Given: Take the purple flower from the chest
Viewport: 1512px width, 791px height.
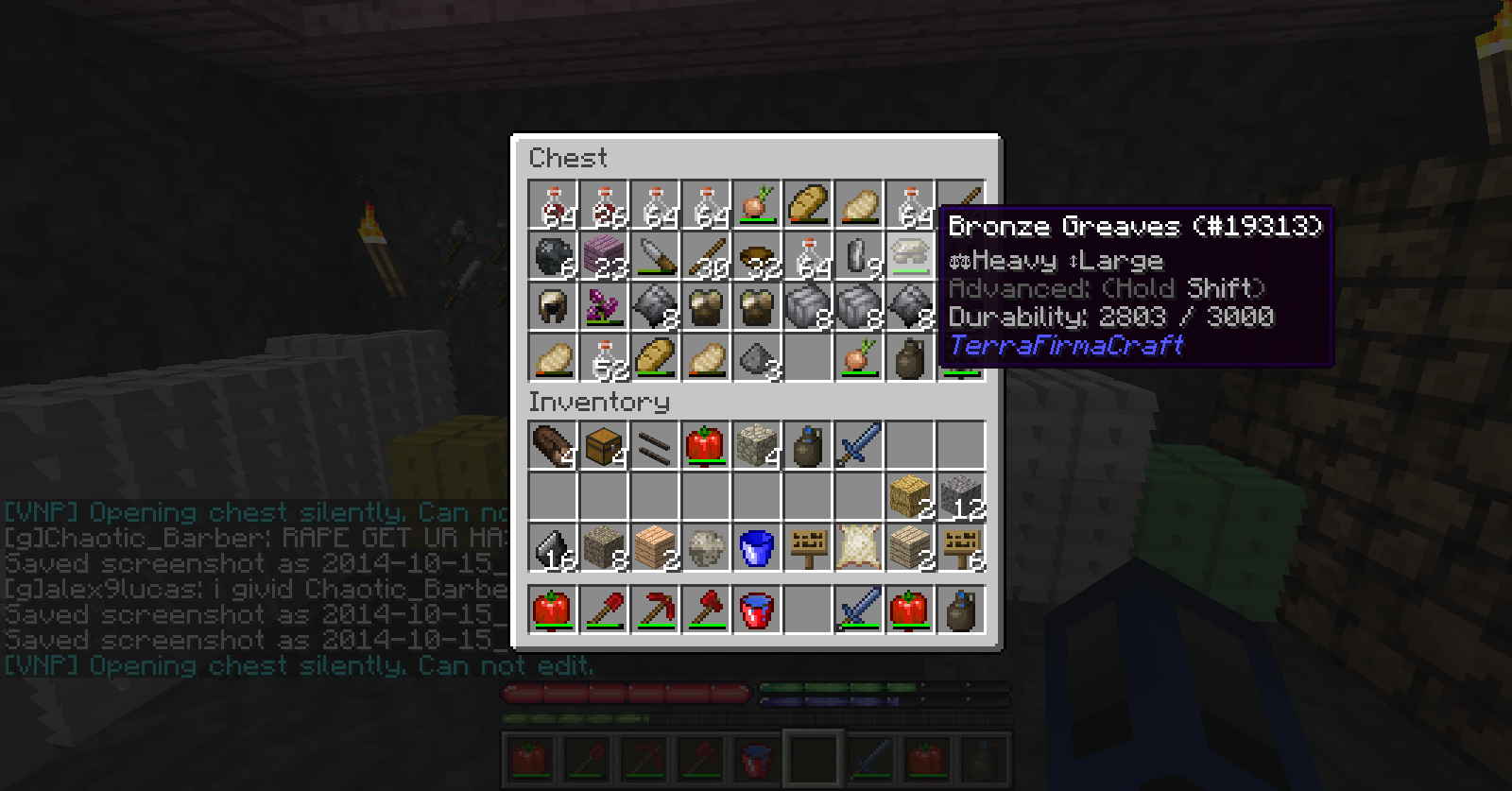Looking at the screenshot, I should click(604, 307).
